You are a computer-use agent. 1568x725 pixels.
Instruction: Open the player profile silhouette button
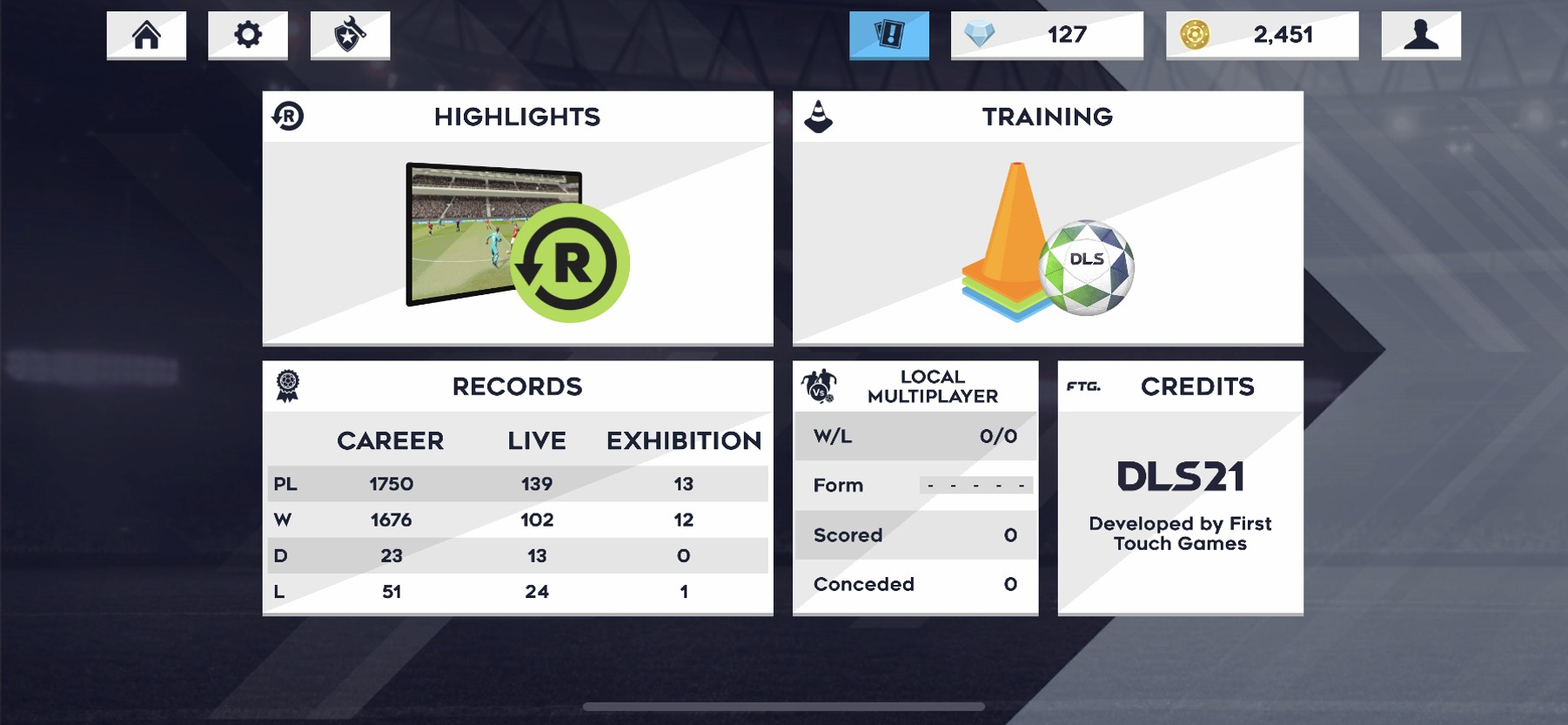tap(1421, 35)
